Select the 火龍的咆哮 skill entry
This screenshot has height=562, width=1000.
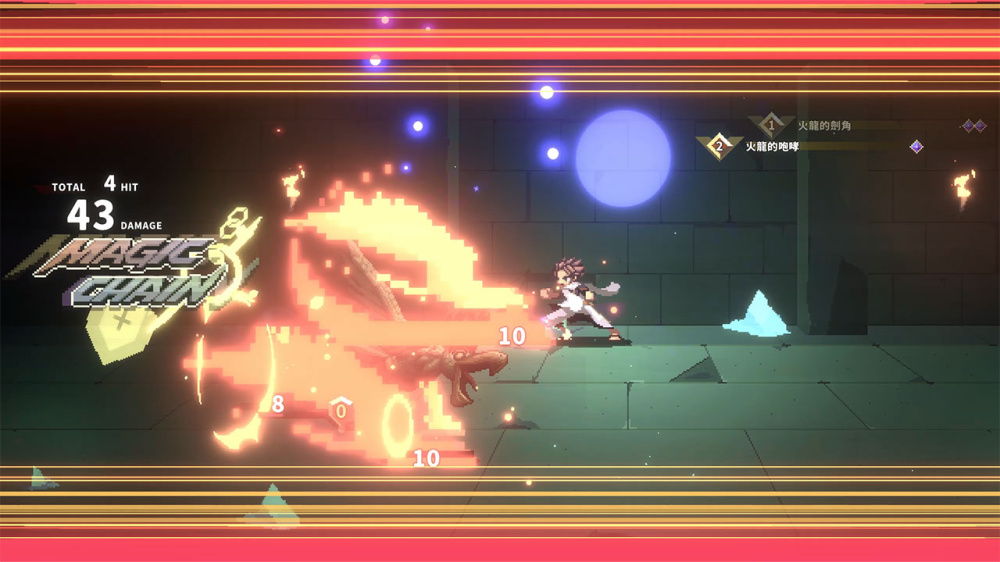(x=773, y=147)
